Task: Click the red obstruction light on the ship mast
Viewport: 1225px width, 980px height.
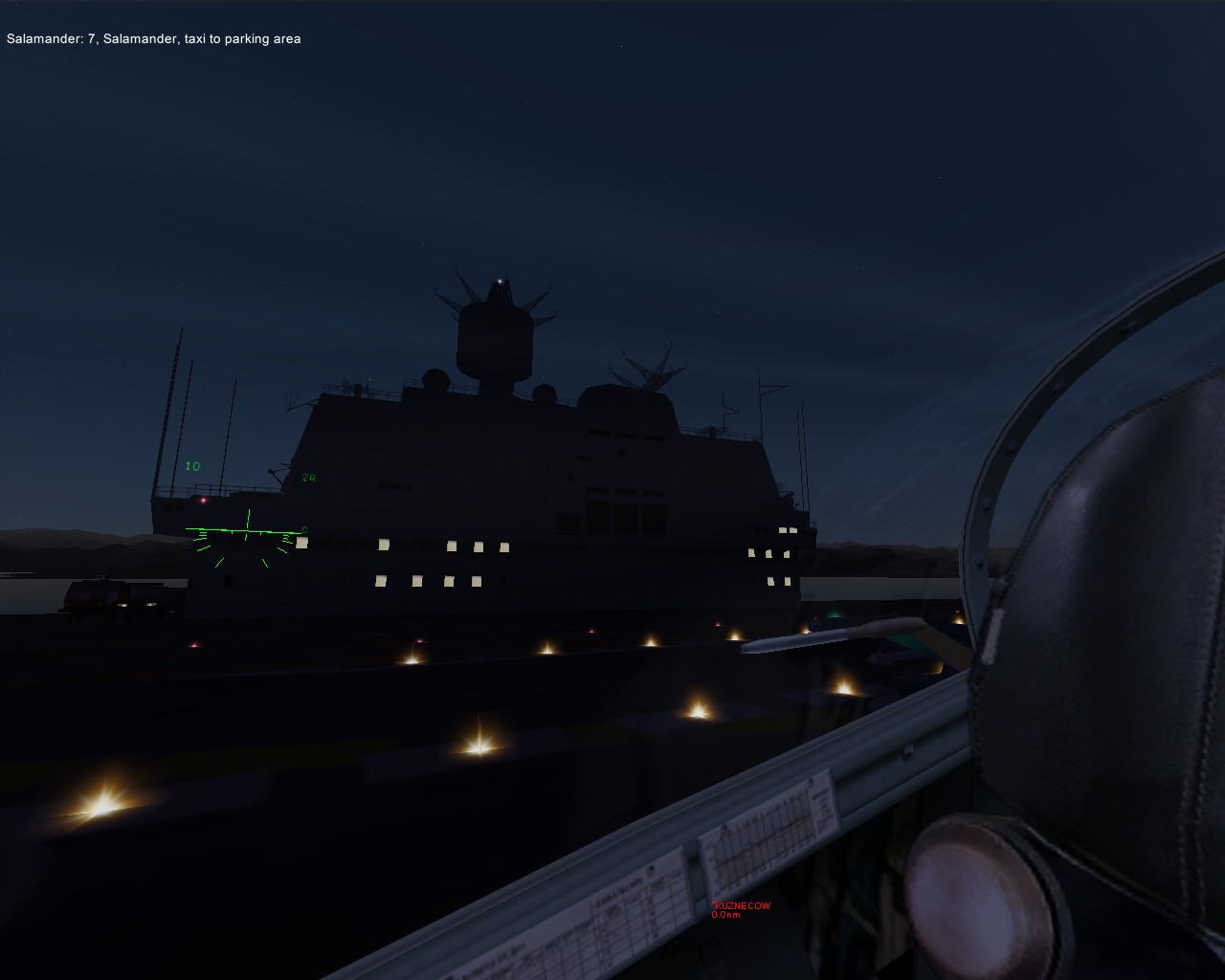Action: 203,501
